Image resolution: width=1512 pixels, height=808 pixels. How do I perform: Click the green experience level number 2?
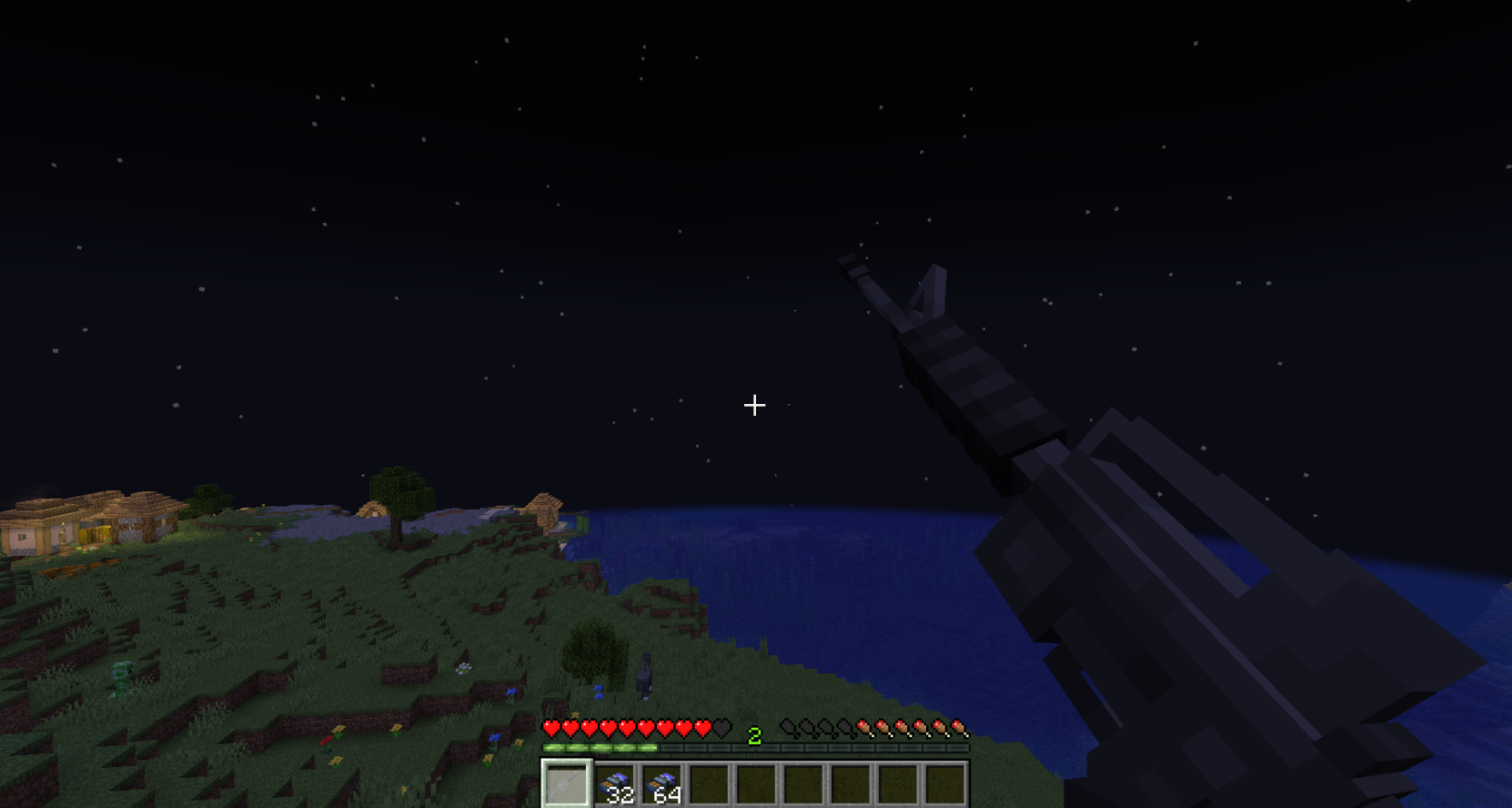coord(754,733)
